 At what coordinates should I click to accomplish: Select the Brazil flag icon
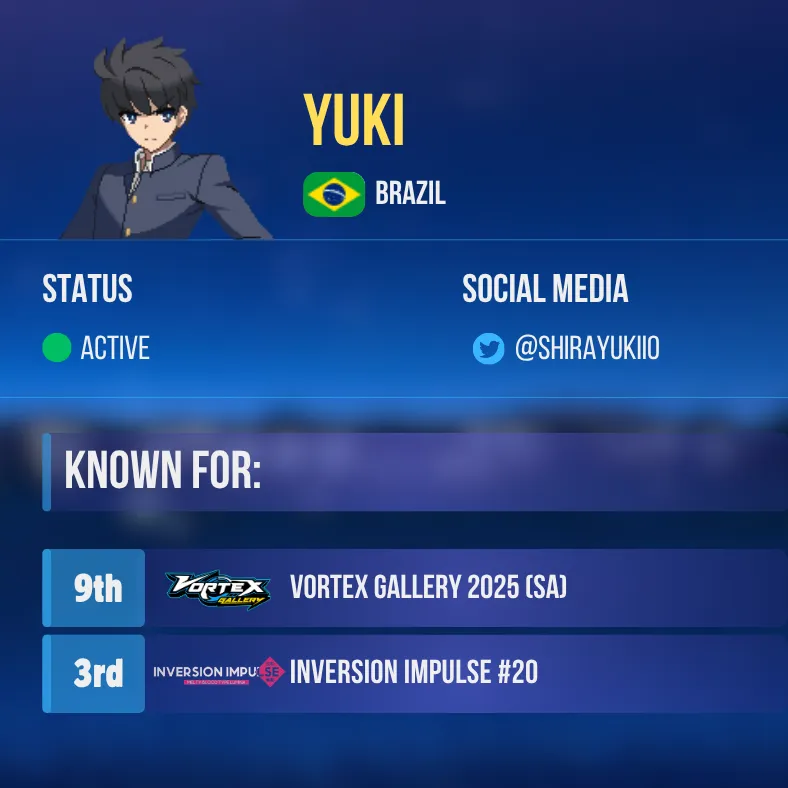click(x=334, y=194)
